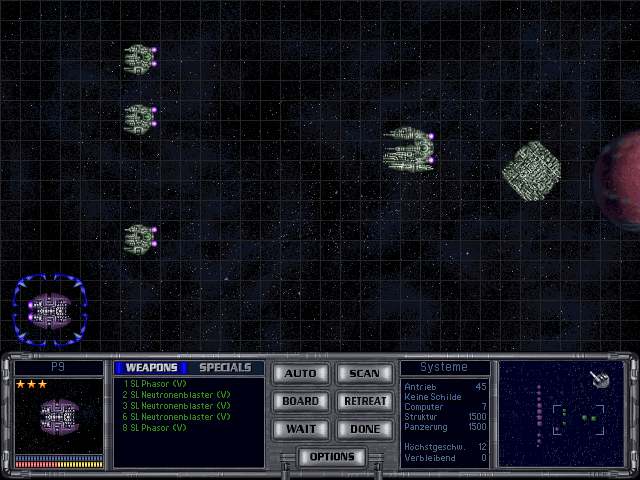End the turn with DONE
Screen dimensions: 640x480
pos(364,428)
